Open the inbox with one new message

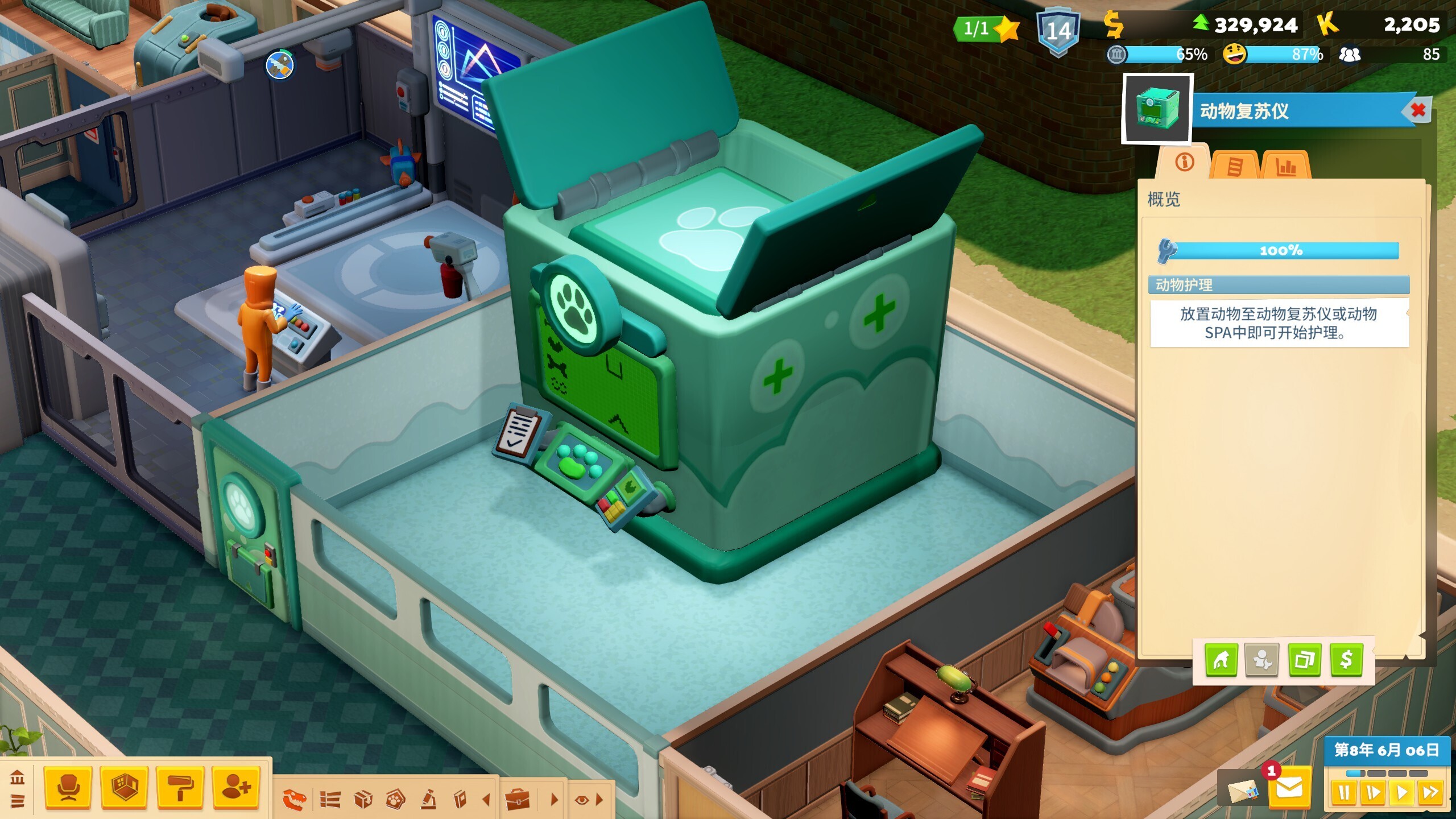click(1289, 788)
